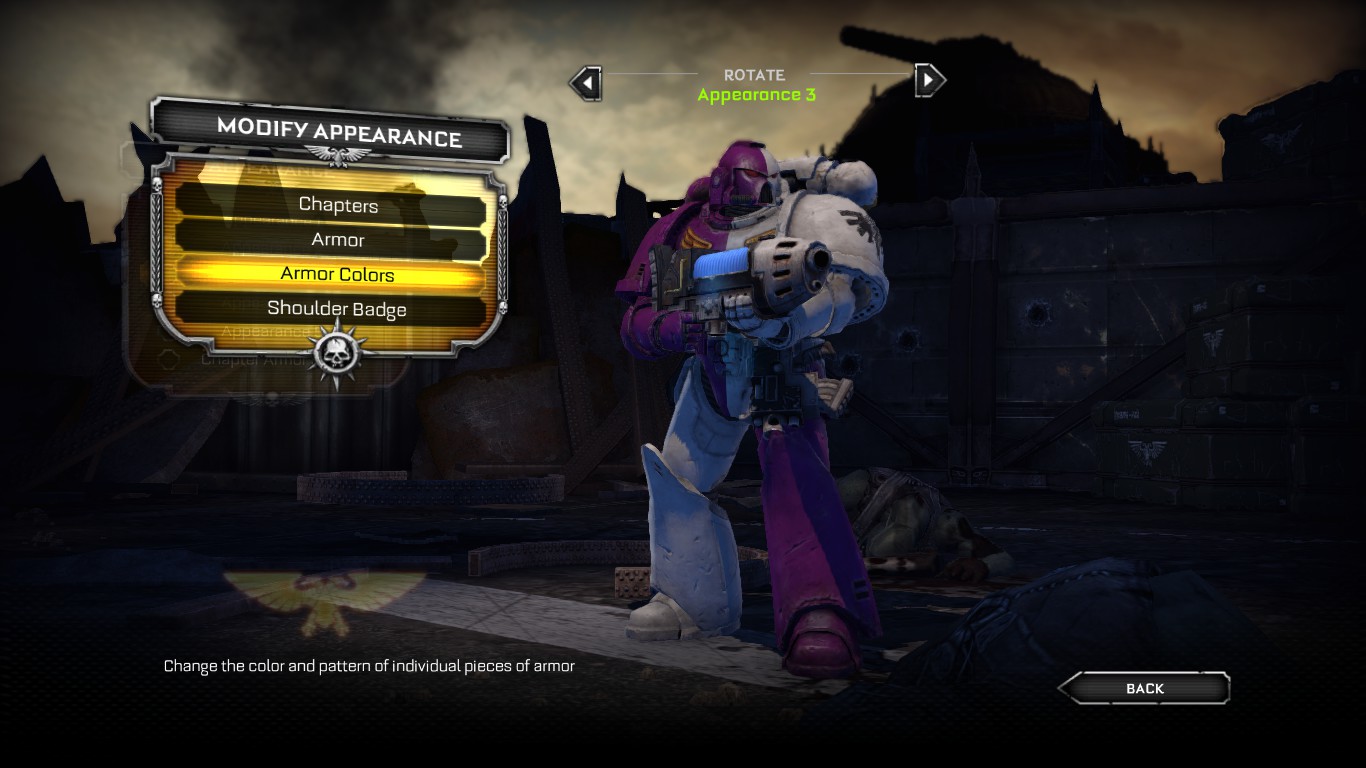Rotate the character with the right arrow
The image size is (1366, 768).
(x=929, y=79)
